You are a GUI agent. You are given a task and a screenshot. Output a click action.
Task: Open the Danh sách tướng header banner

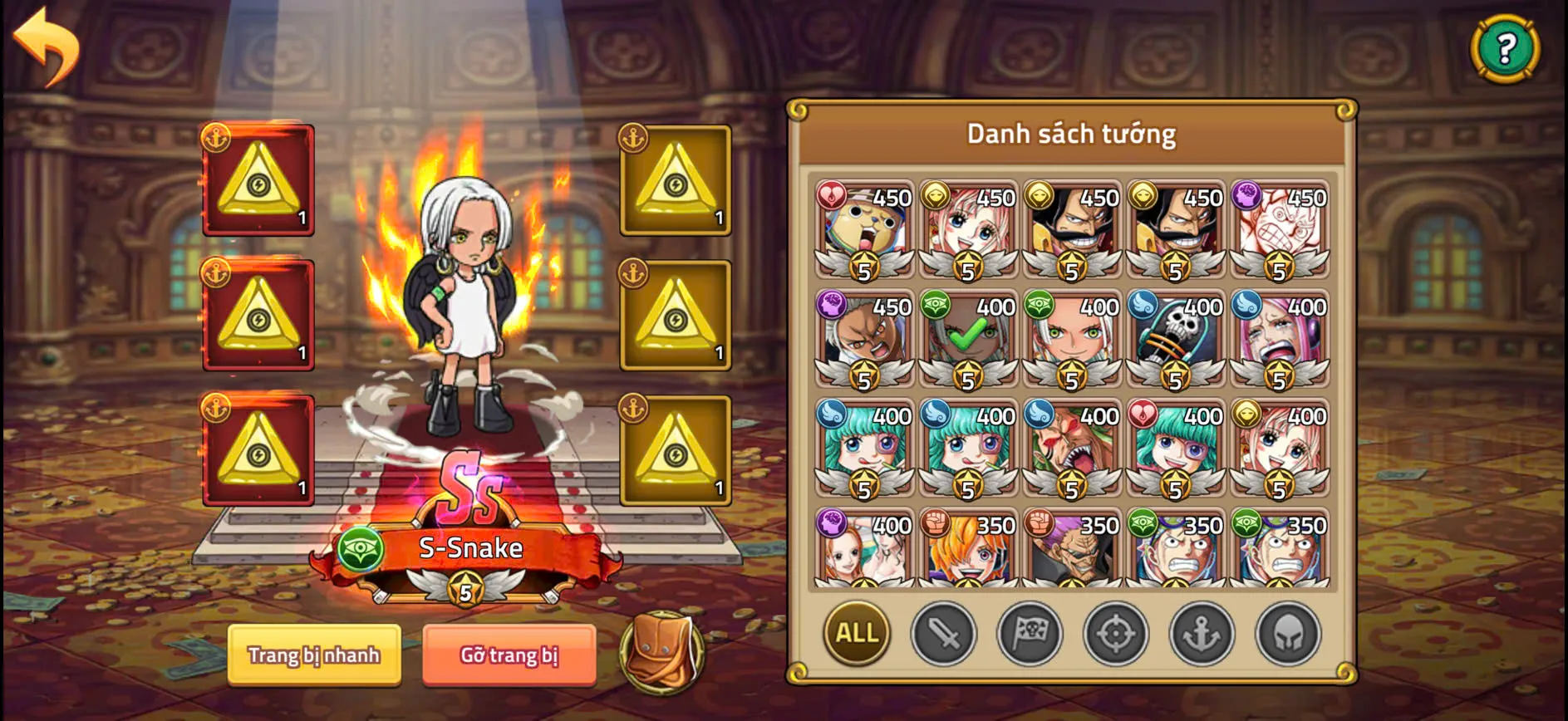[x=1071, y=133]
